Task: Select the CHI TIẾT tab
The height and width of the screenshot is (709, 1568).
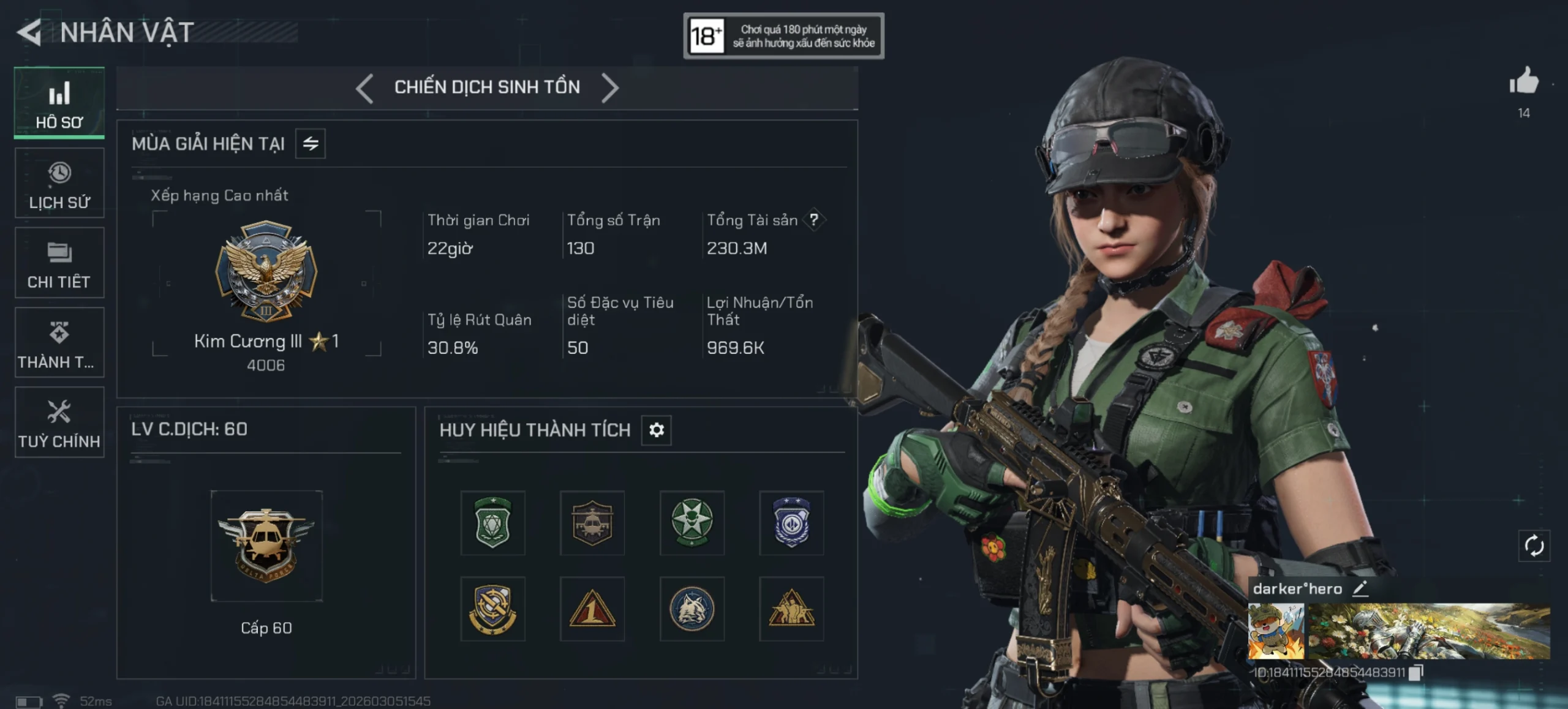Action: pos(59,263)
